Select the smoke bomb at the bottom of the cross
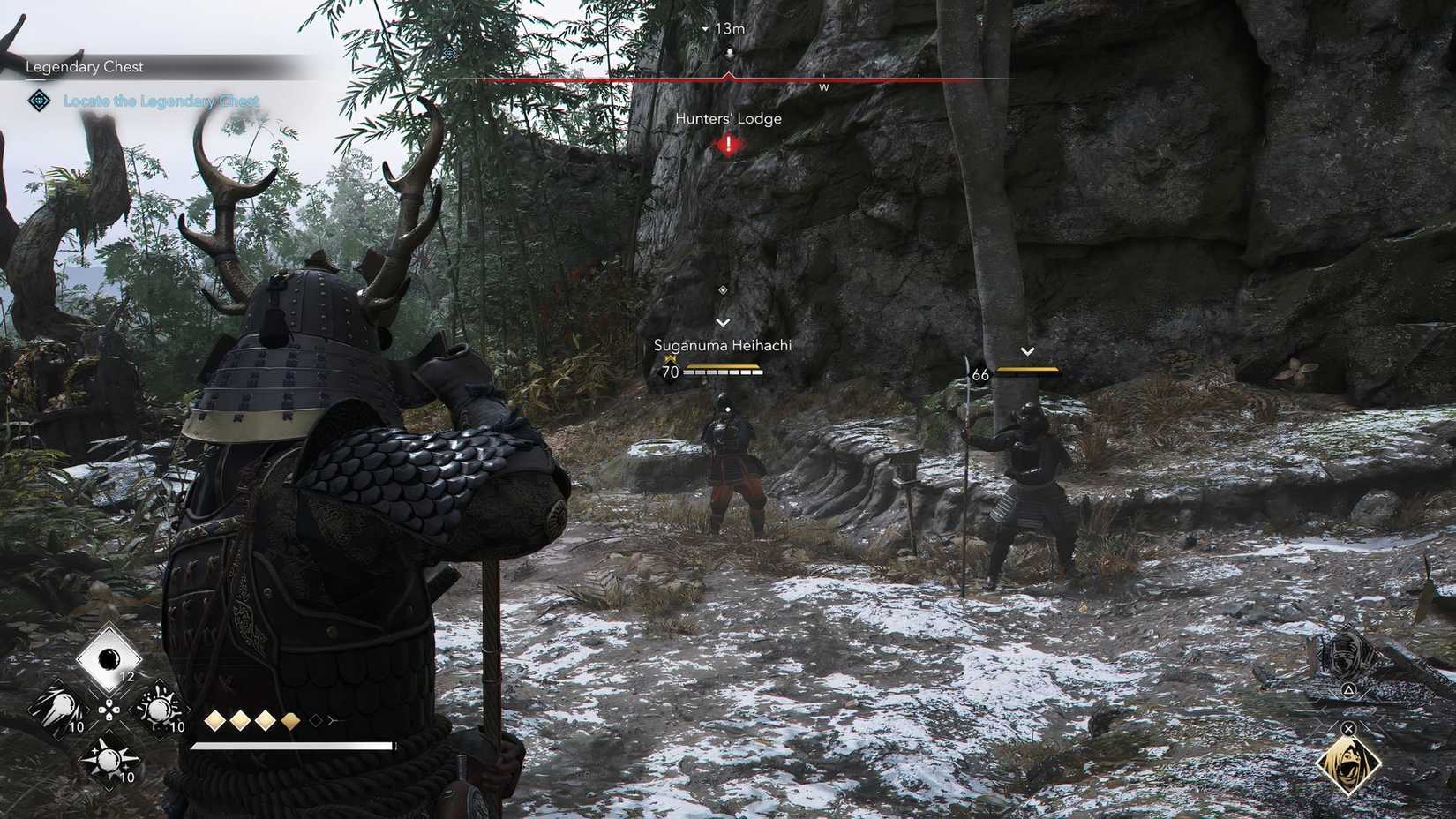Image resolution: width=1456 pixels, height=819 pixels. pyautogui.click(x=110, y=759)
